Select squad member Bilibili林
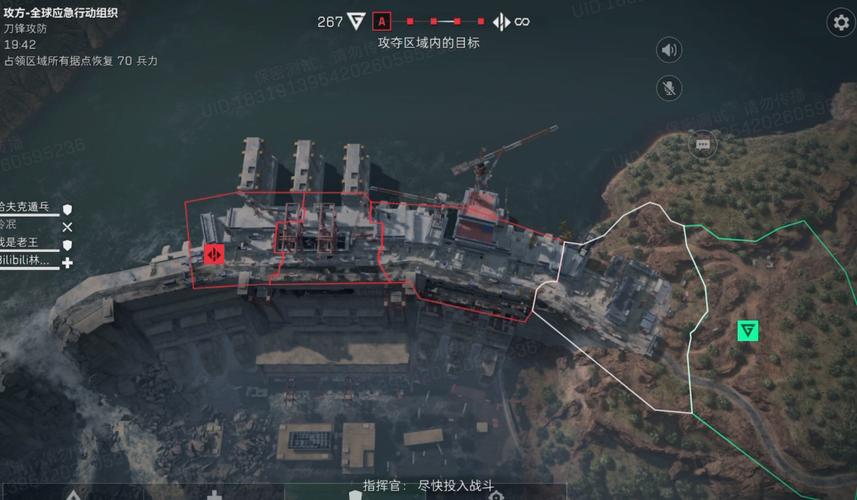Screen dimensions: 857x500 (x=25, y=261)
